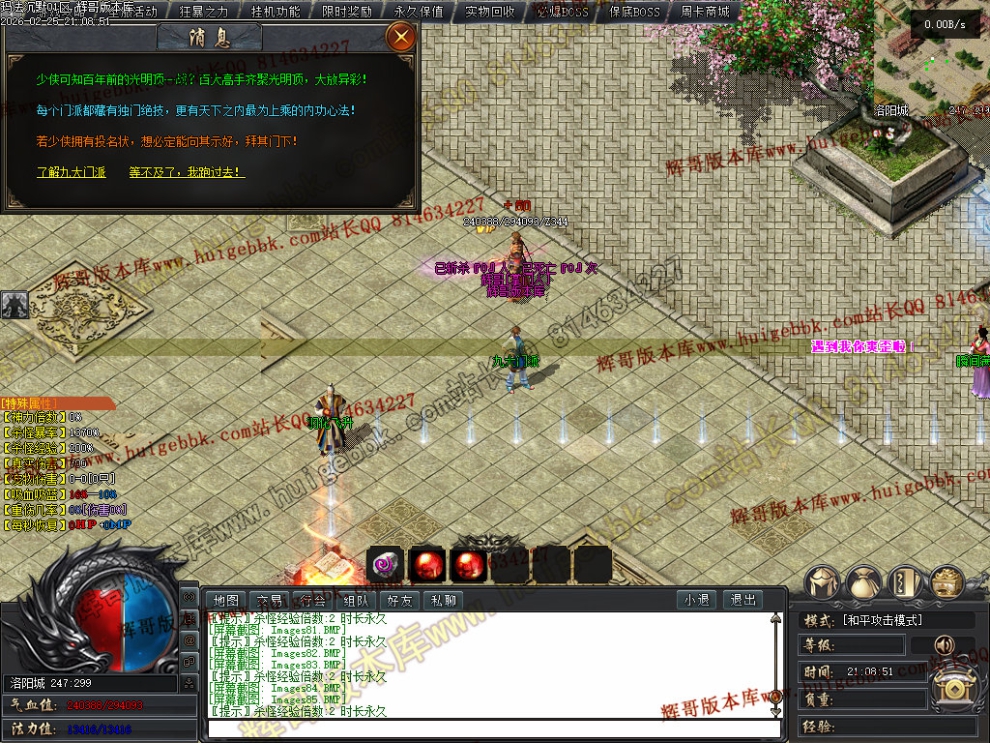Viewport: 990px width, 743px height.
Task: Use the purple swirl hotbar item
Action: coord(384,565)
